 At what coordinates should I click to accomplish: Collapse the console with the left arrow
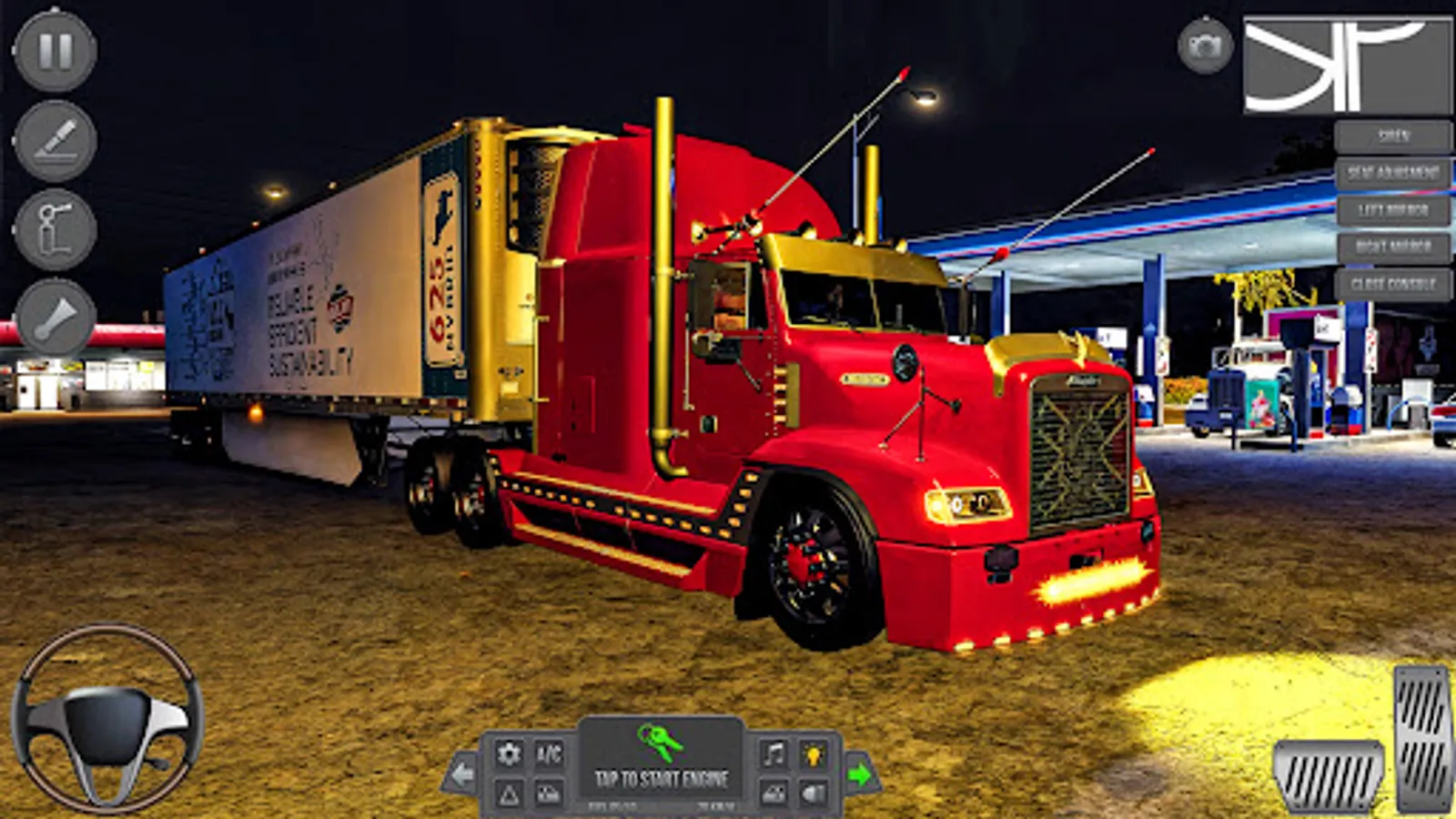[462, 773]
